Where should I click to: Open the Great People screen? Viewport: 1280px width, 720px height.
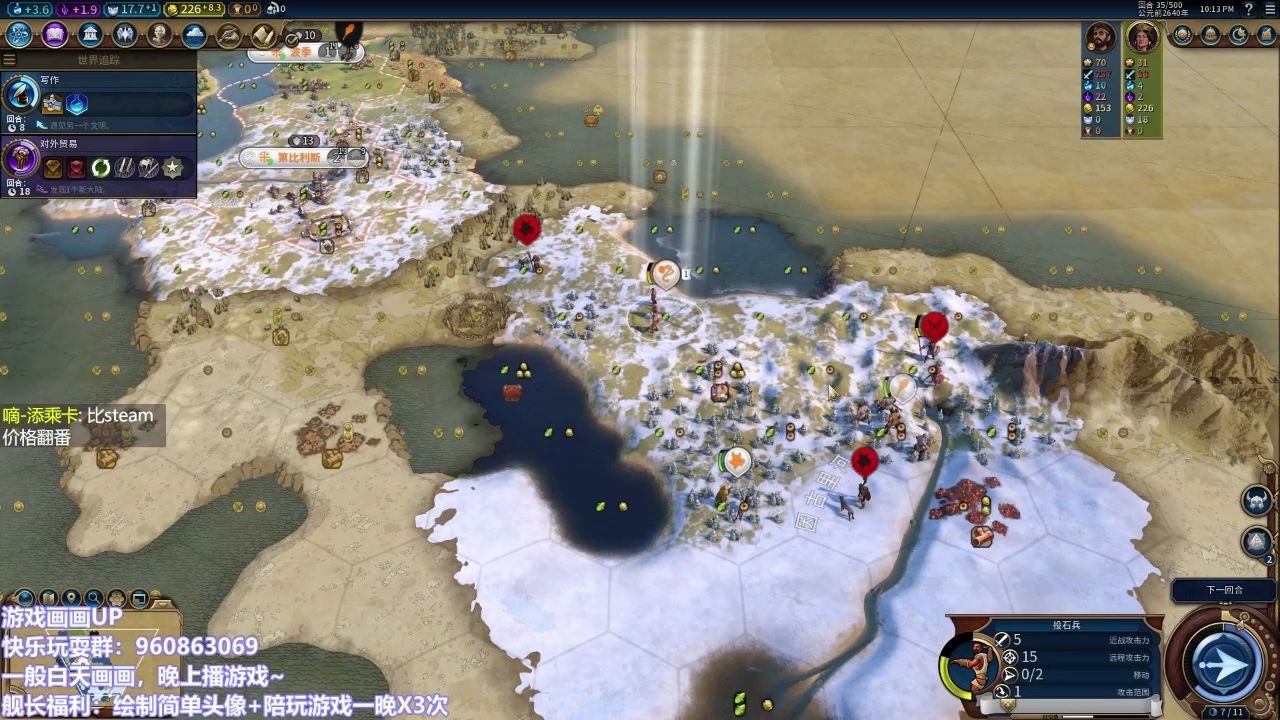(x=158, y=34)
